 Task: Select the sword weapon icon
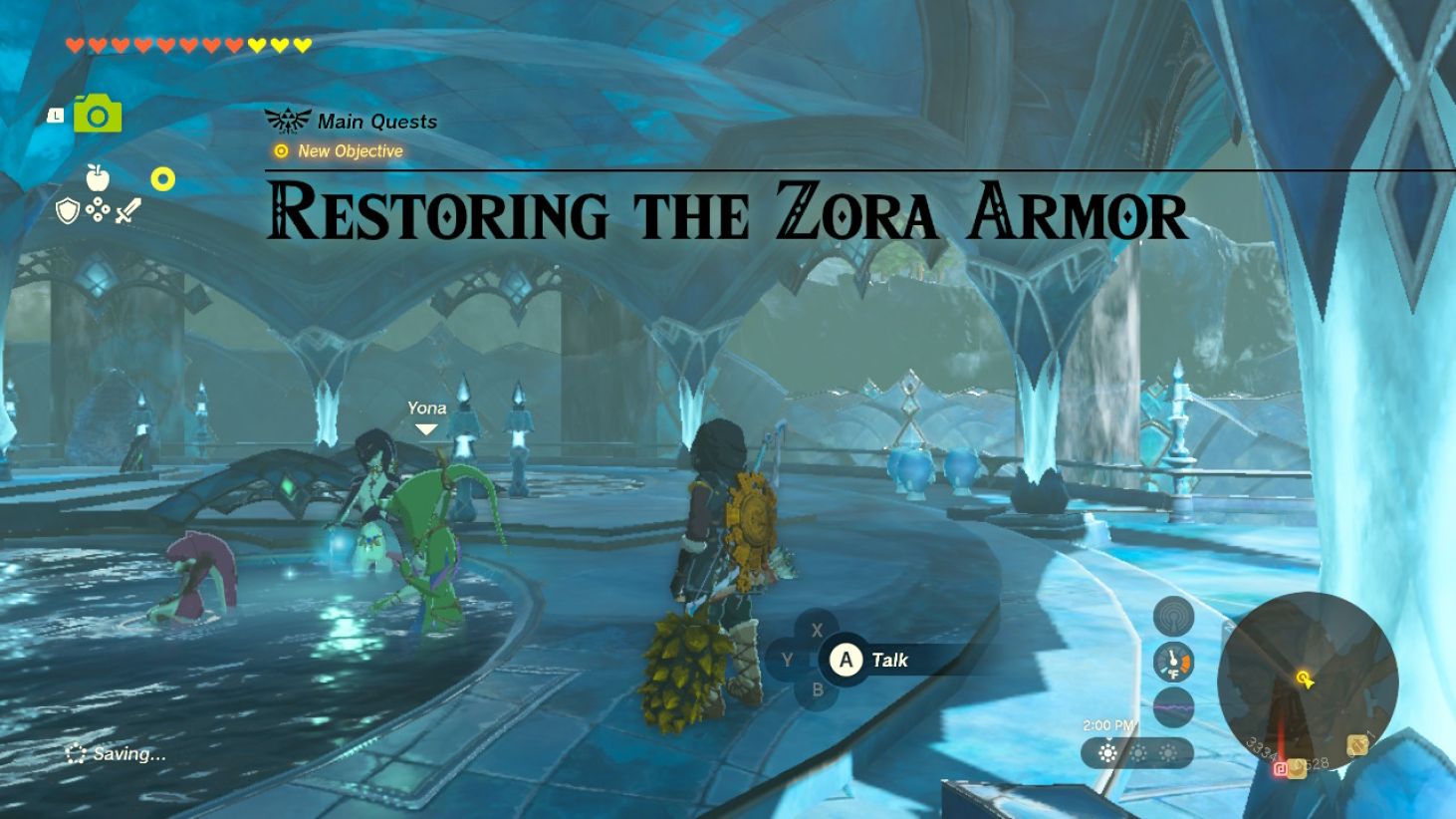point(127,208)
